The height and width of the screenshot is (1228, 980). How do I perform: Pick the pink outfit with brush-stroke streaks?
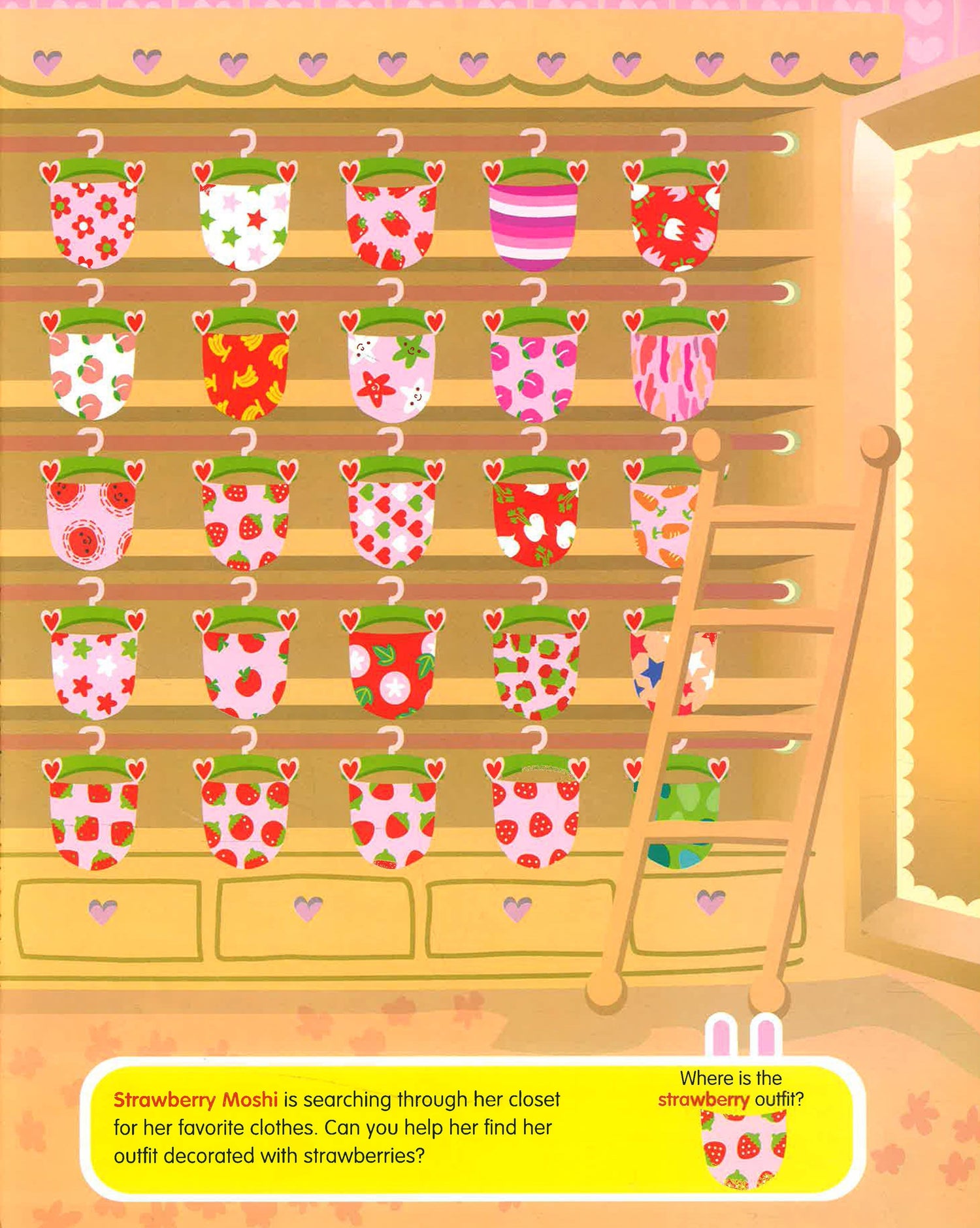[673, 374]
